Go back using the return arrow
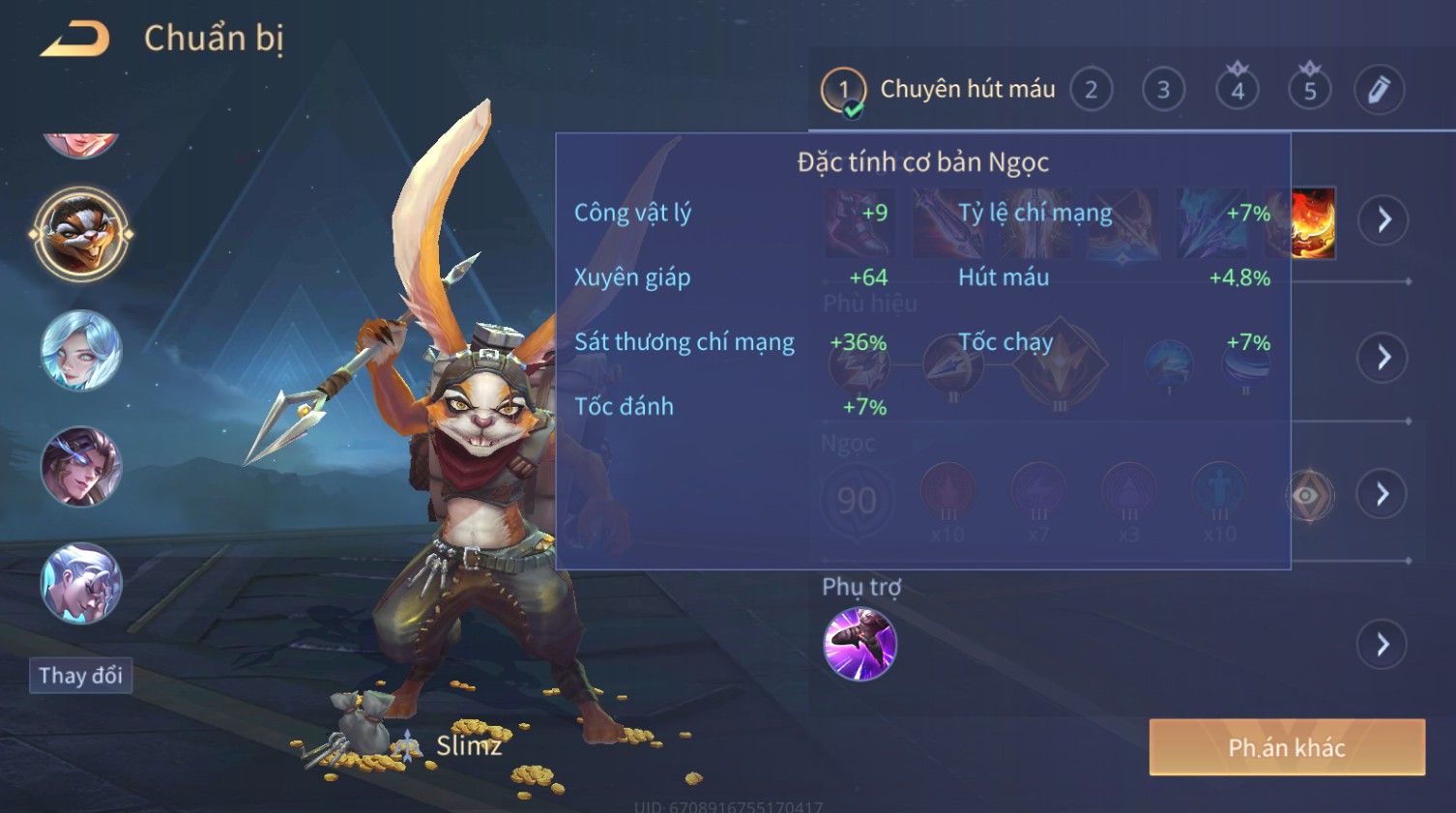The width and height of the screenshot is (1456, 813). (75, 40)
